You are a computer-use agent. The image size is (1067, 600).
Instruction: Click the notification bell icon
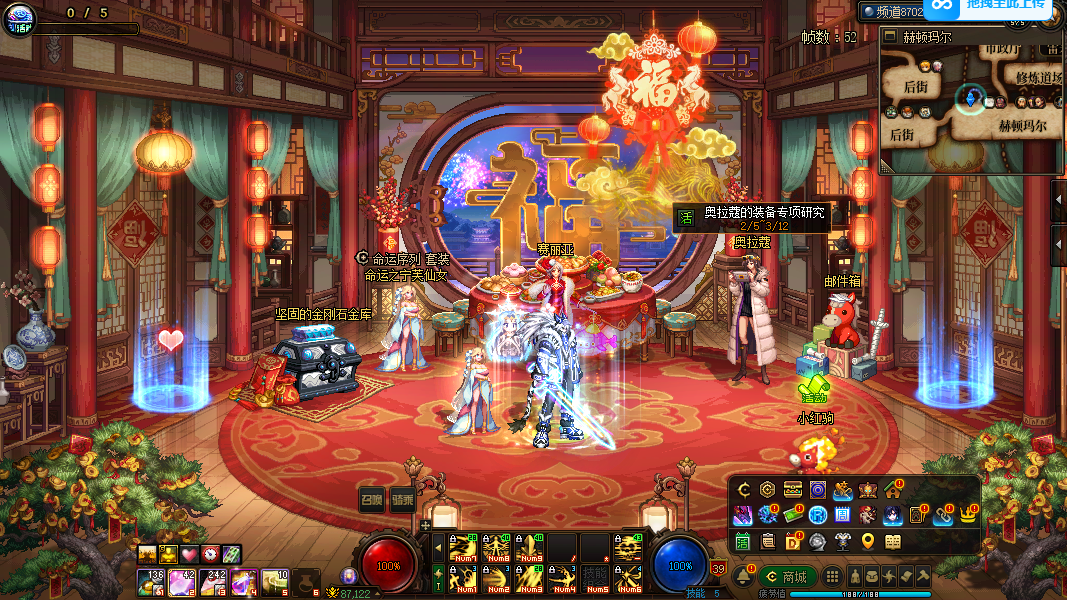coord(743,577)
